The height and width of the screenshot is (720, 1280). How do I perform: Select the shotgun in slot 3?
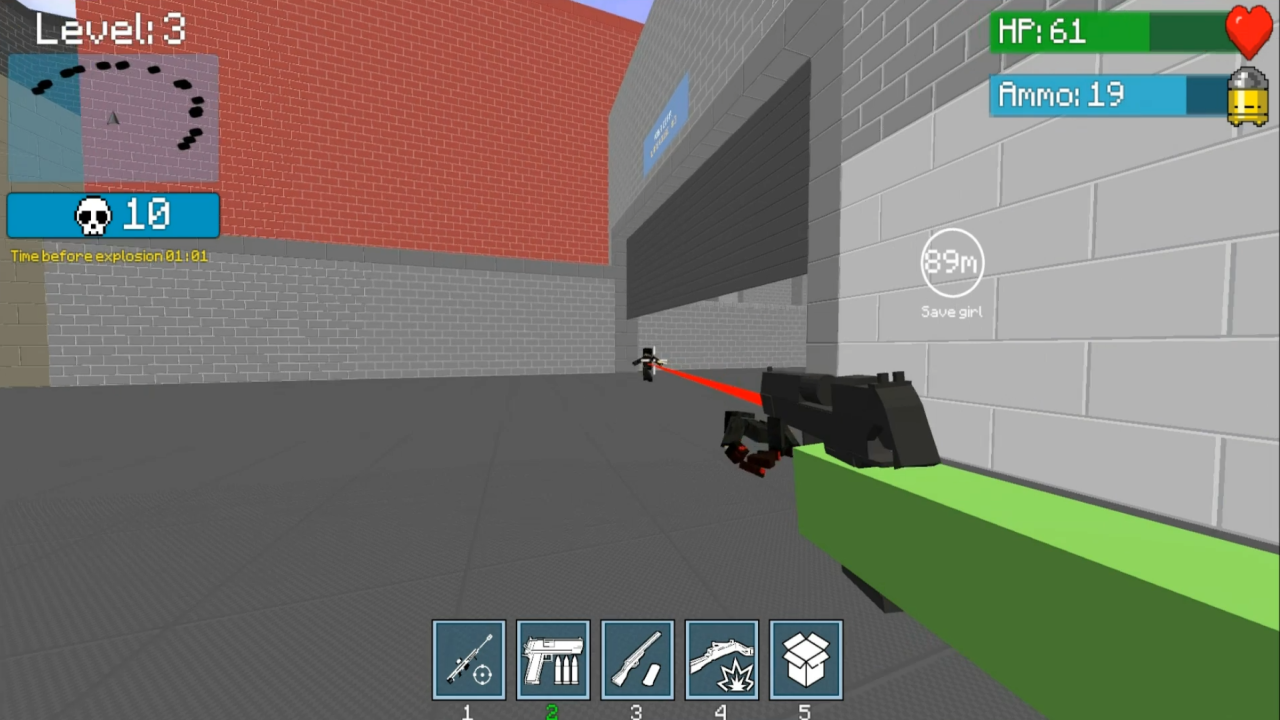click(637, 659)
